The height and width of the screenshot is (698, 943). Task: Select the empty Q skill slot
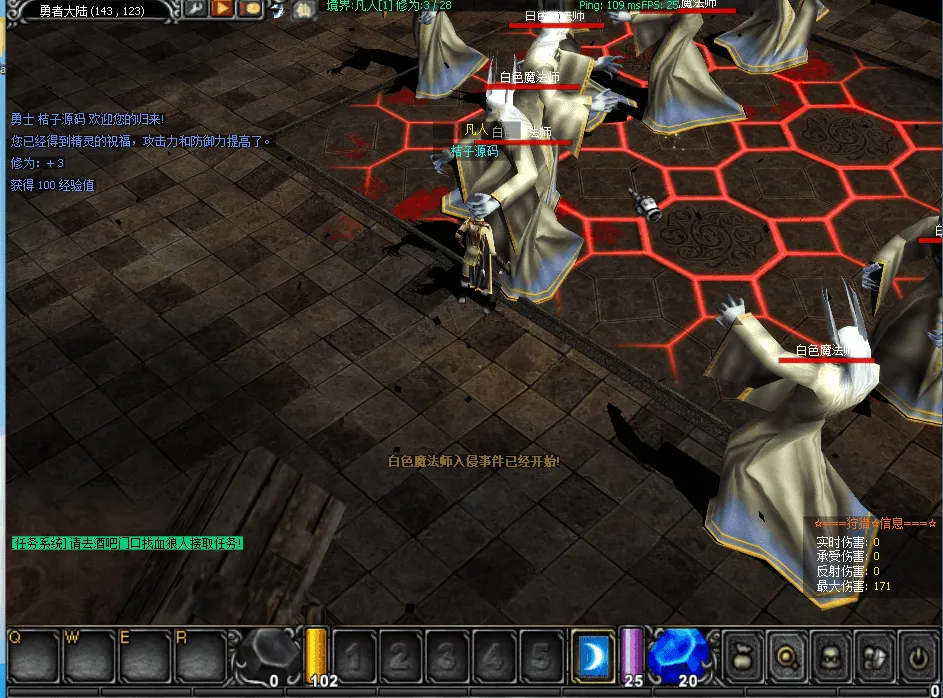[33, 656]
